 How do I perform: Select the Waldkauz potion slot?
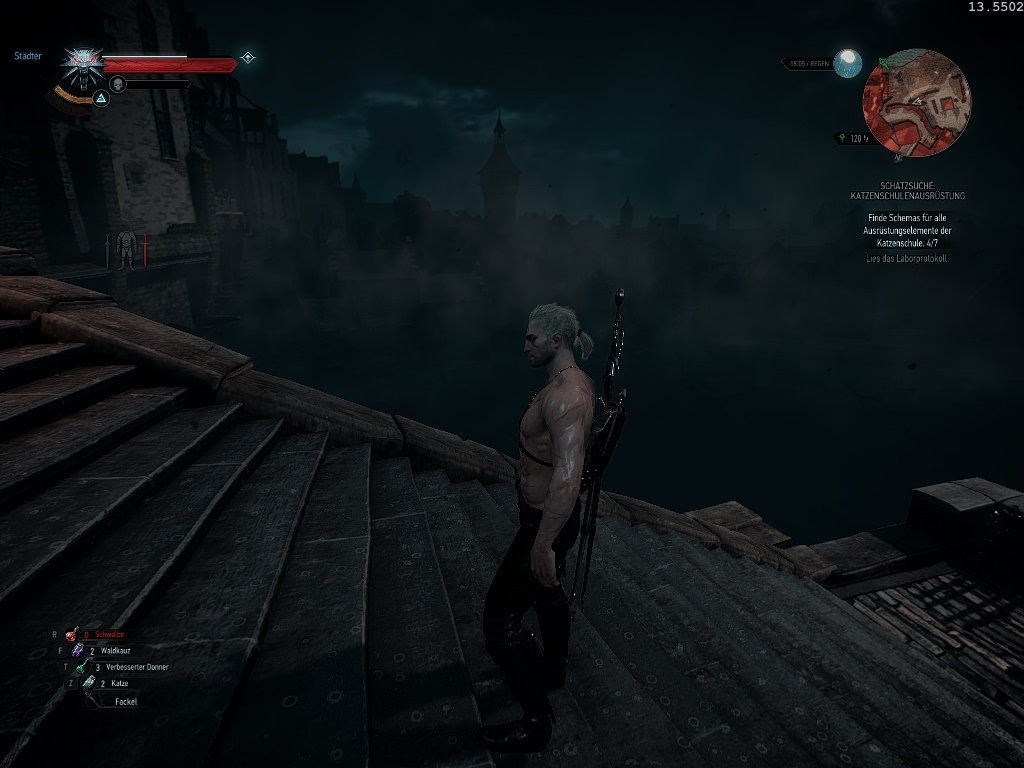(x=79, y=651)
